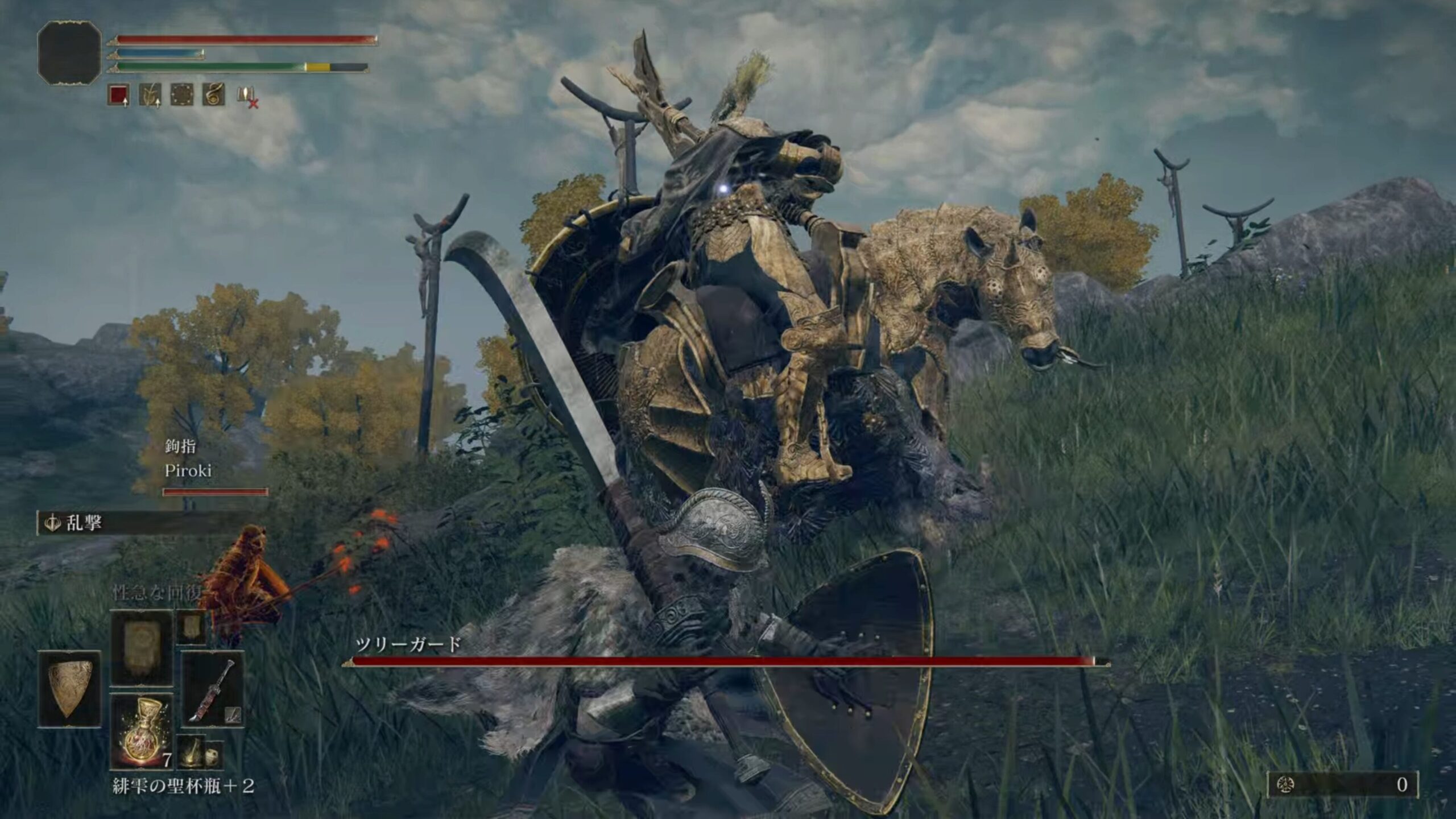
Task: Click the round dotted-ring status icon
Action: [182, 95]
